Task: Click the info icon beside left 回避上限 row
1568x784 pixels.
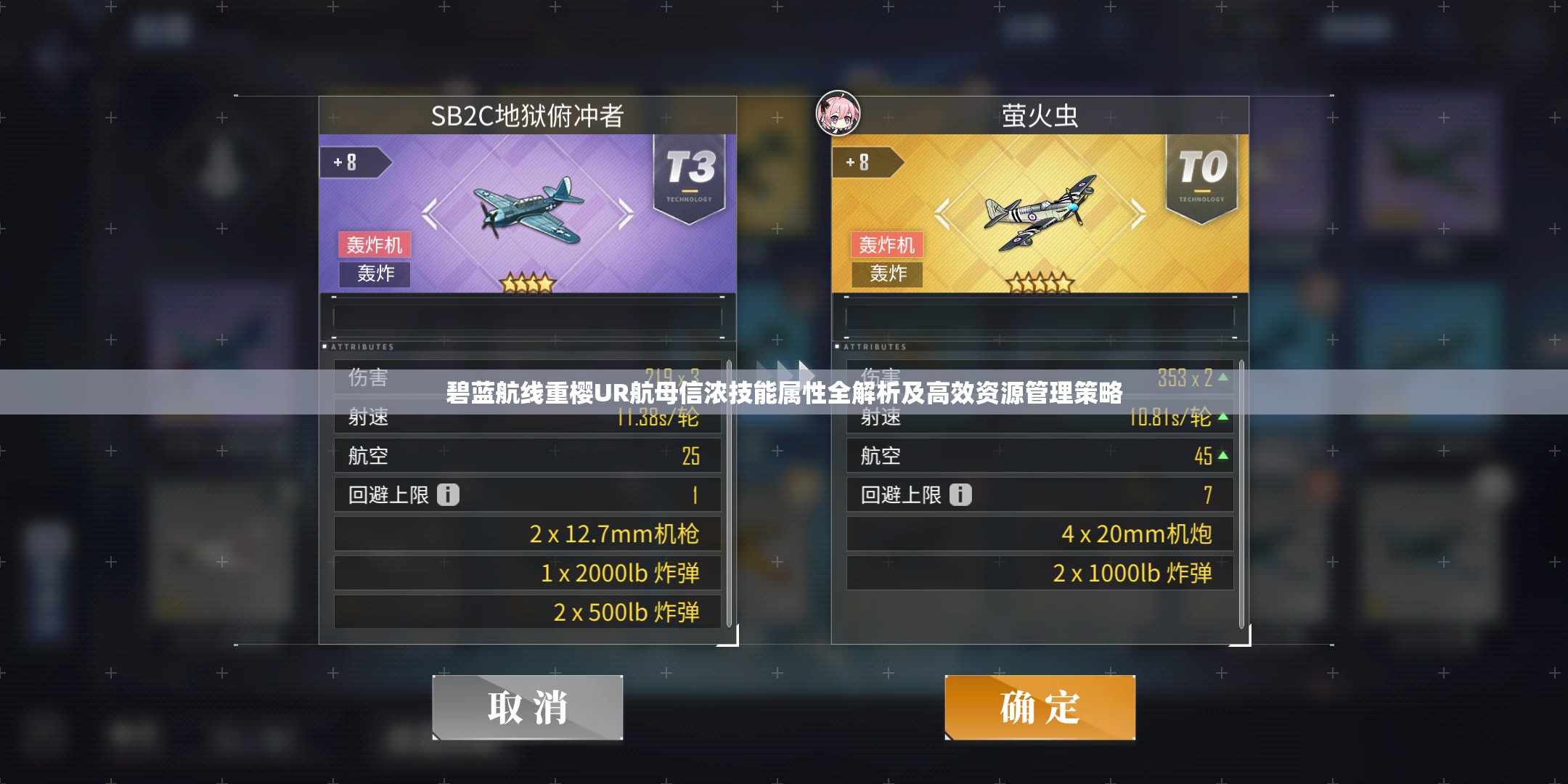Action: [x=448, y=494]
